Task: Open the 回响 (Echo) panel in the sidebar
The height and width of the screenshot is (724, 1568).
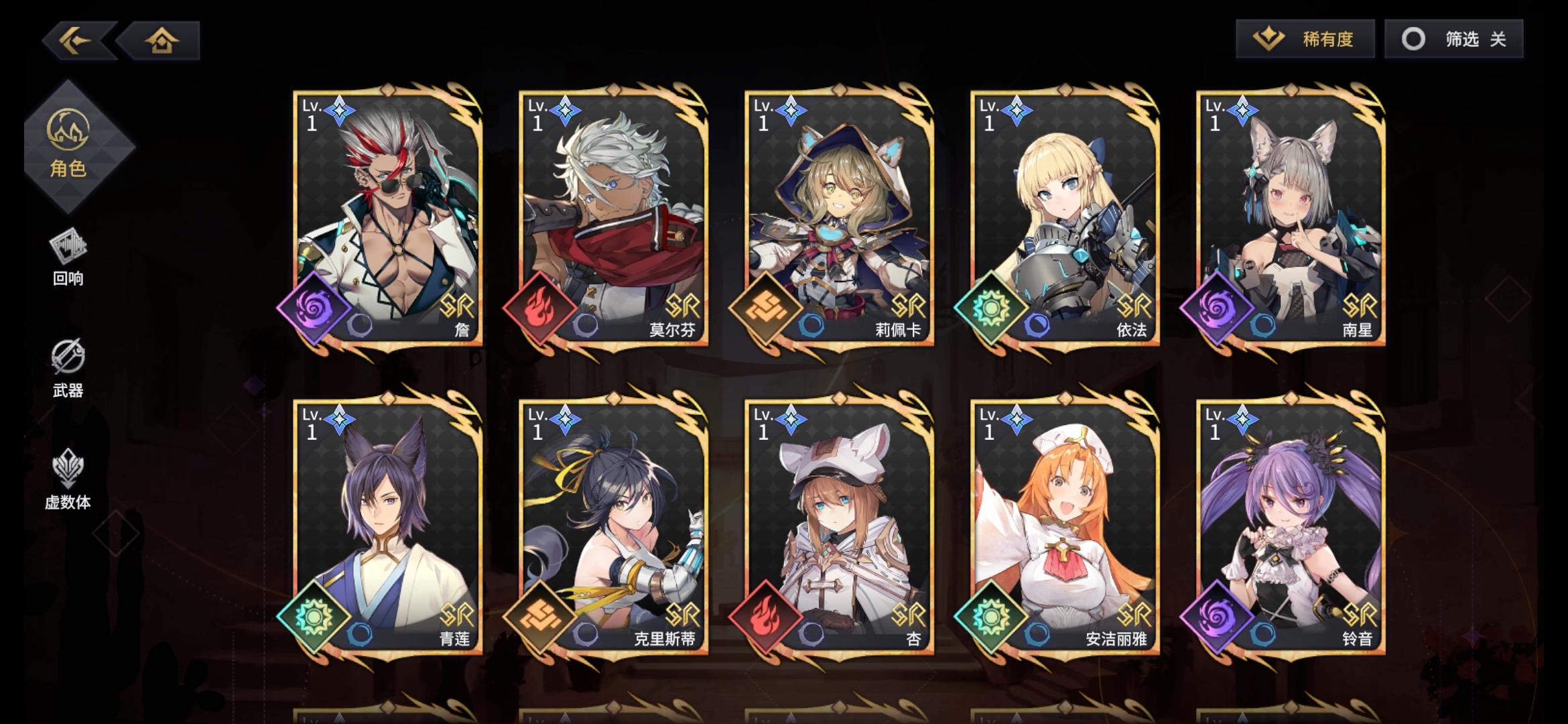Action: point(67,258)
